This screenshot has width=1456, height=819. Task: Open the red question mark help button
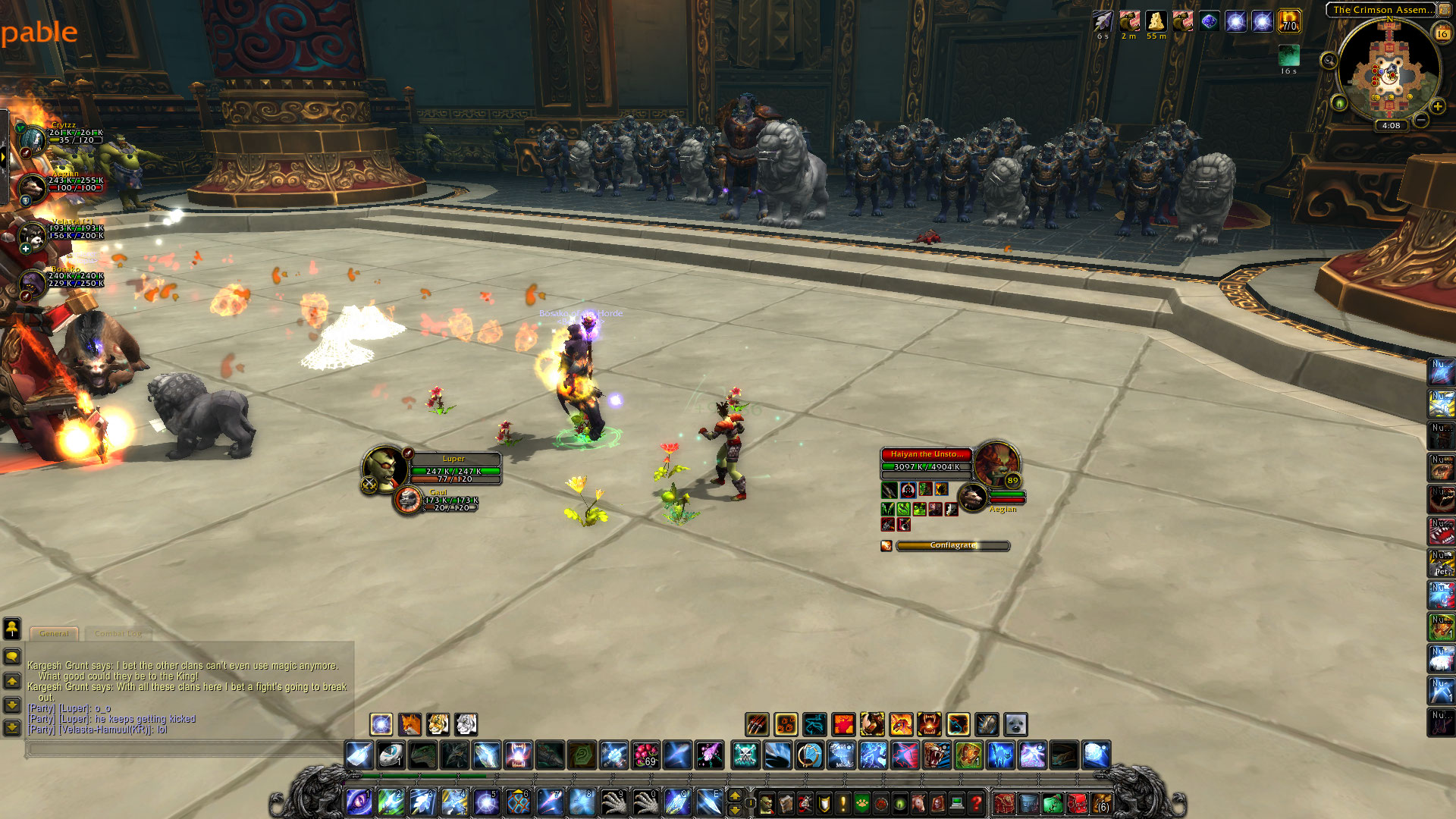pos(977,802)
